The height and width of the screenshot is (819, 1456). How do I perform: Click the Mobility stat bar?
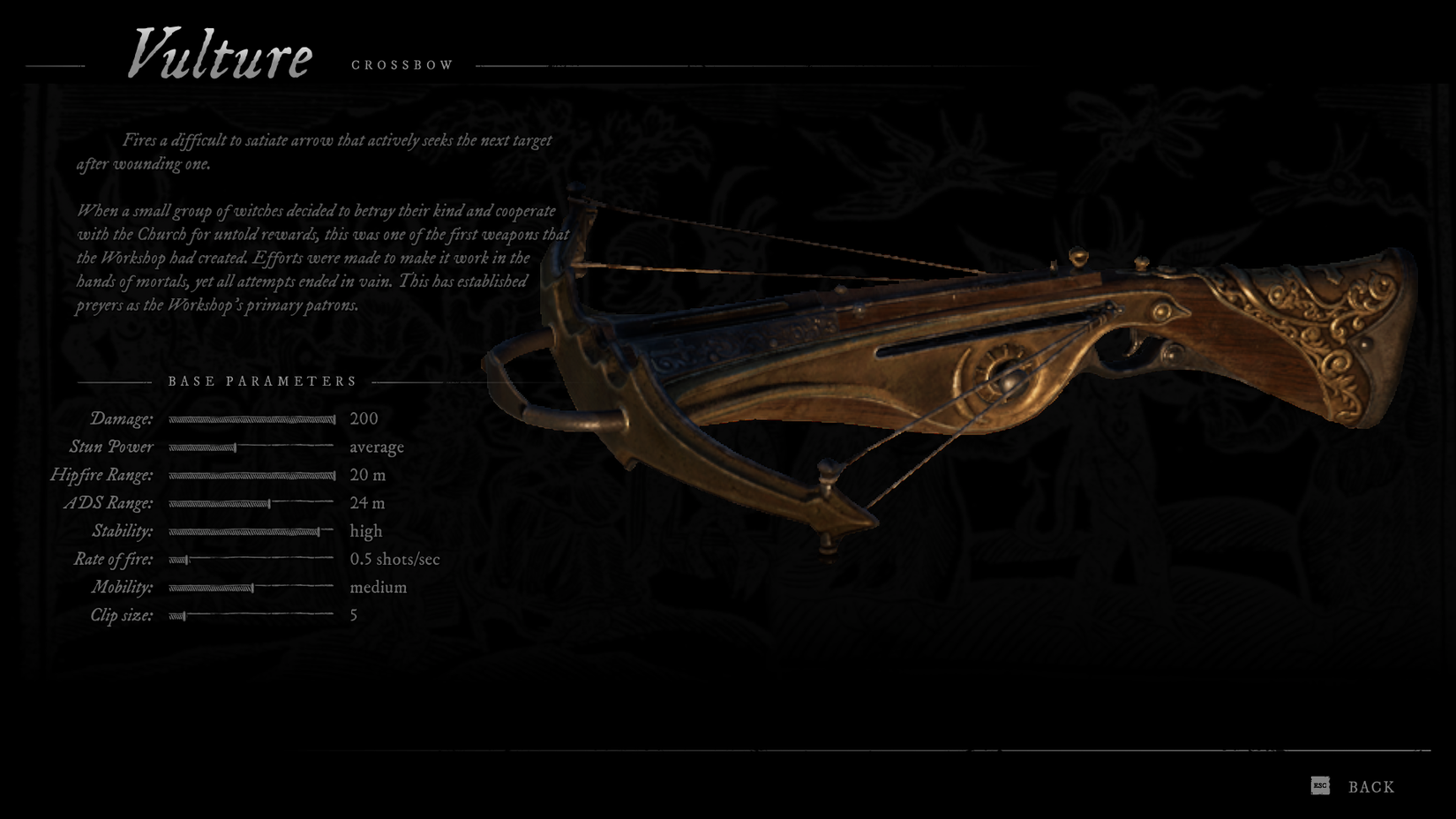(x=251, y=587)
